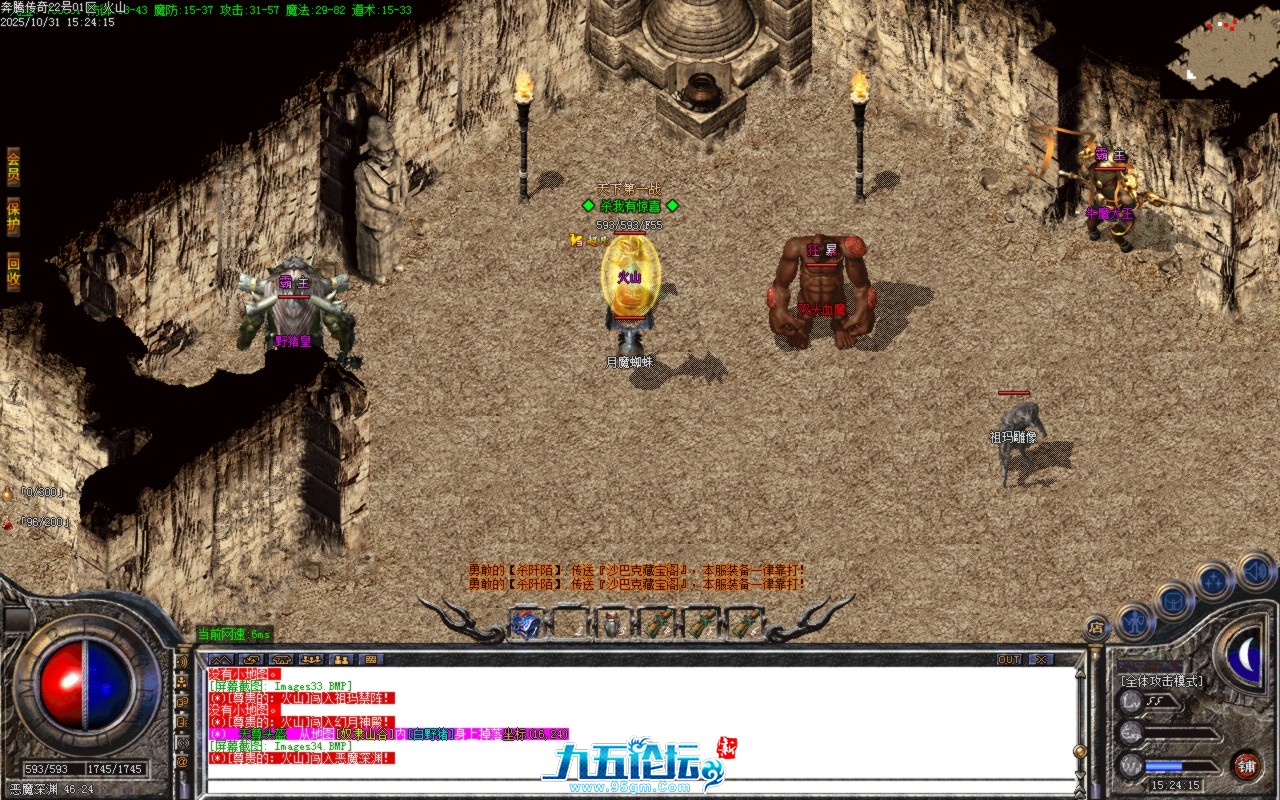
Task: Open the character stats icon bottom-right
Action: click(x=1134, y=621)
